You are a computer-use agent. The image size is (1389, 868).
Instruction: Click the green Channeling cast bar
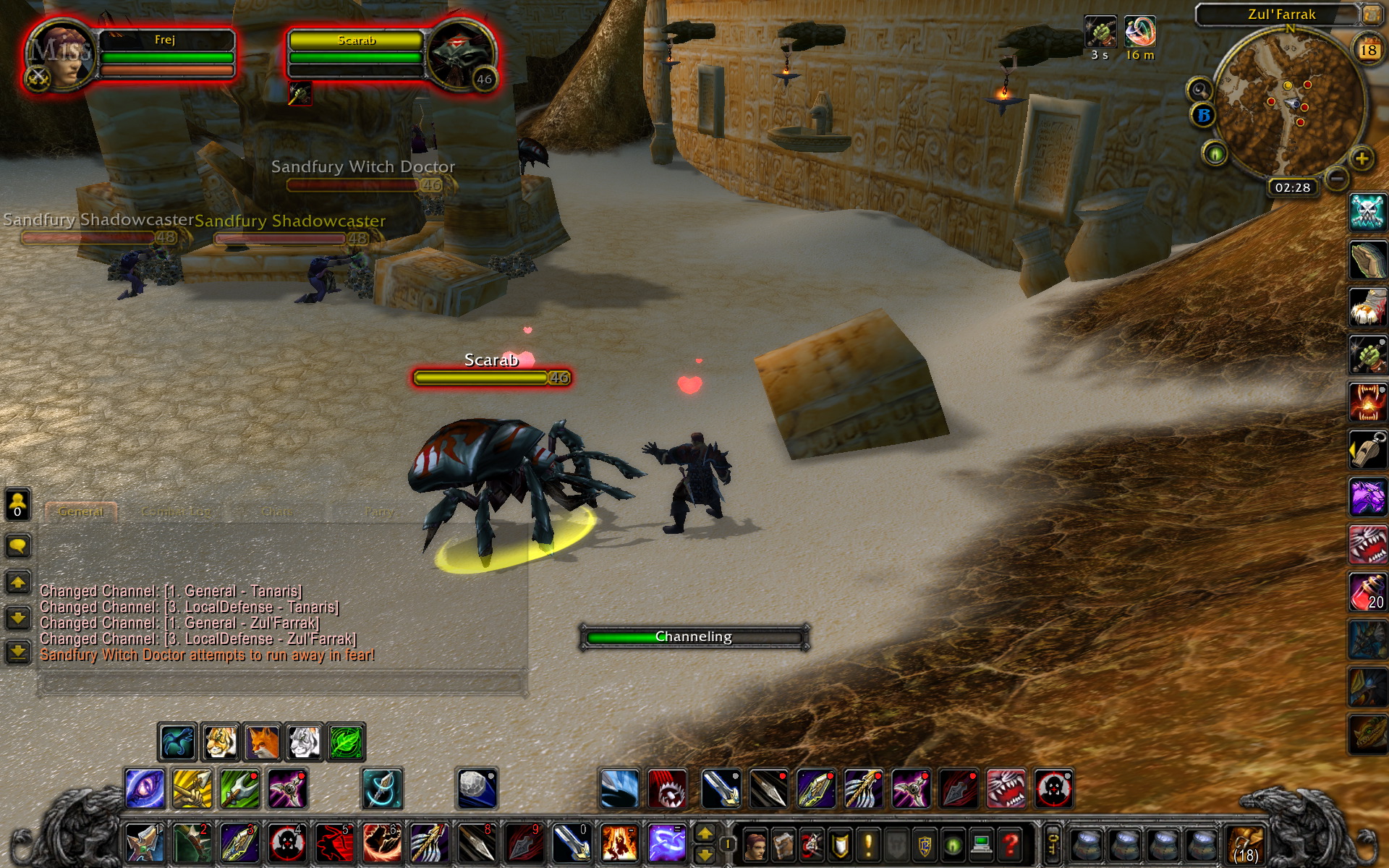[x=692, y=637]
